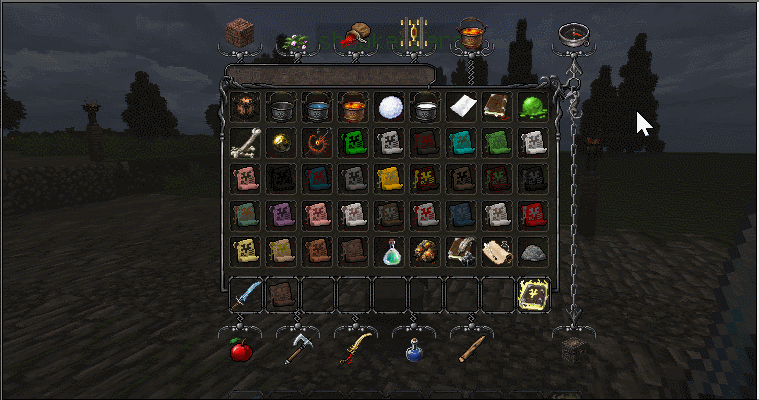Take the bone item
759x400 pixels.
tap(244, 142)
